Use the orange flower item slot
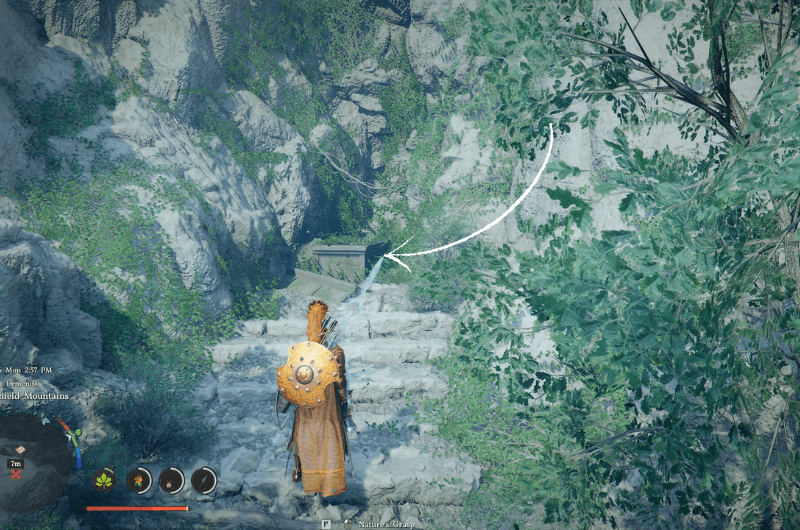This screenshot has width=800, height=530. pyautogui.click(x=139, y=480)
